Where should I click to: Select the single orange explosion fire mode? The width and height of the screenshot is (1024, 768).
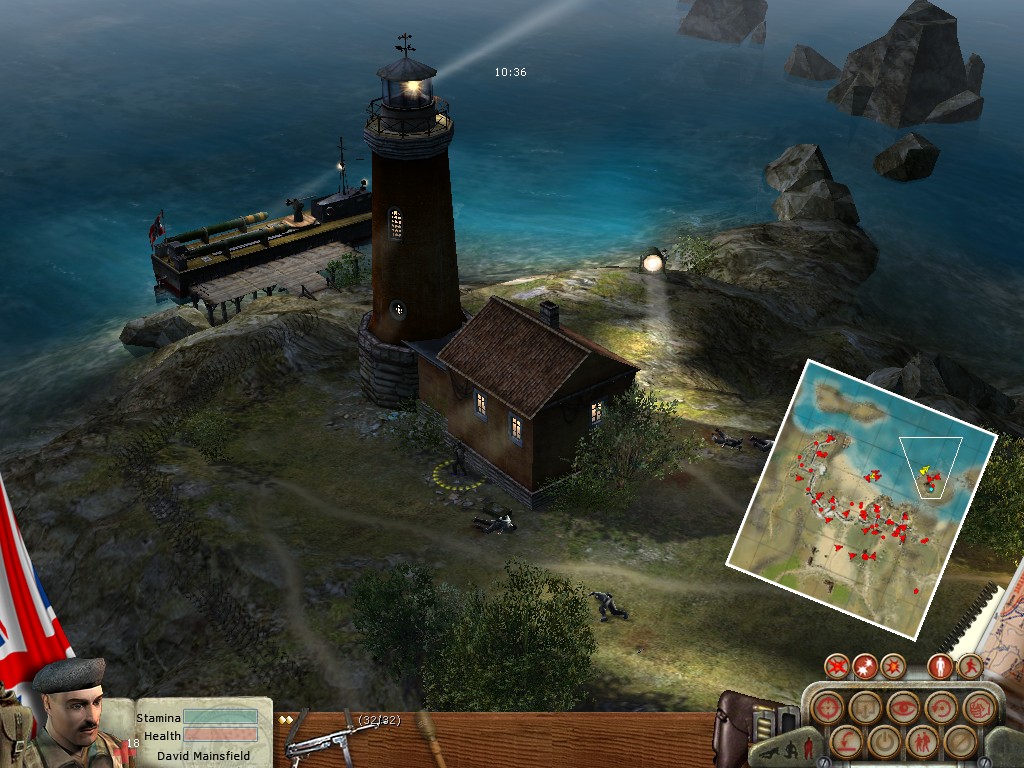pyautogui.click(x=892, y=665)
